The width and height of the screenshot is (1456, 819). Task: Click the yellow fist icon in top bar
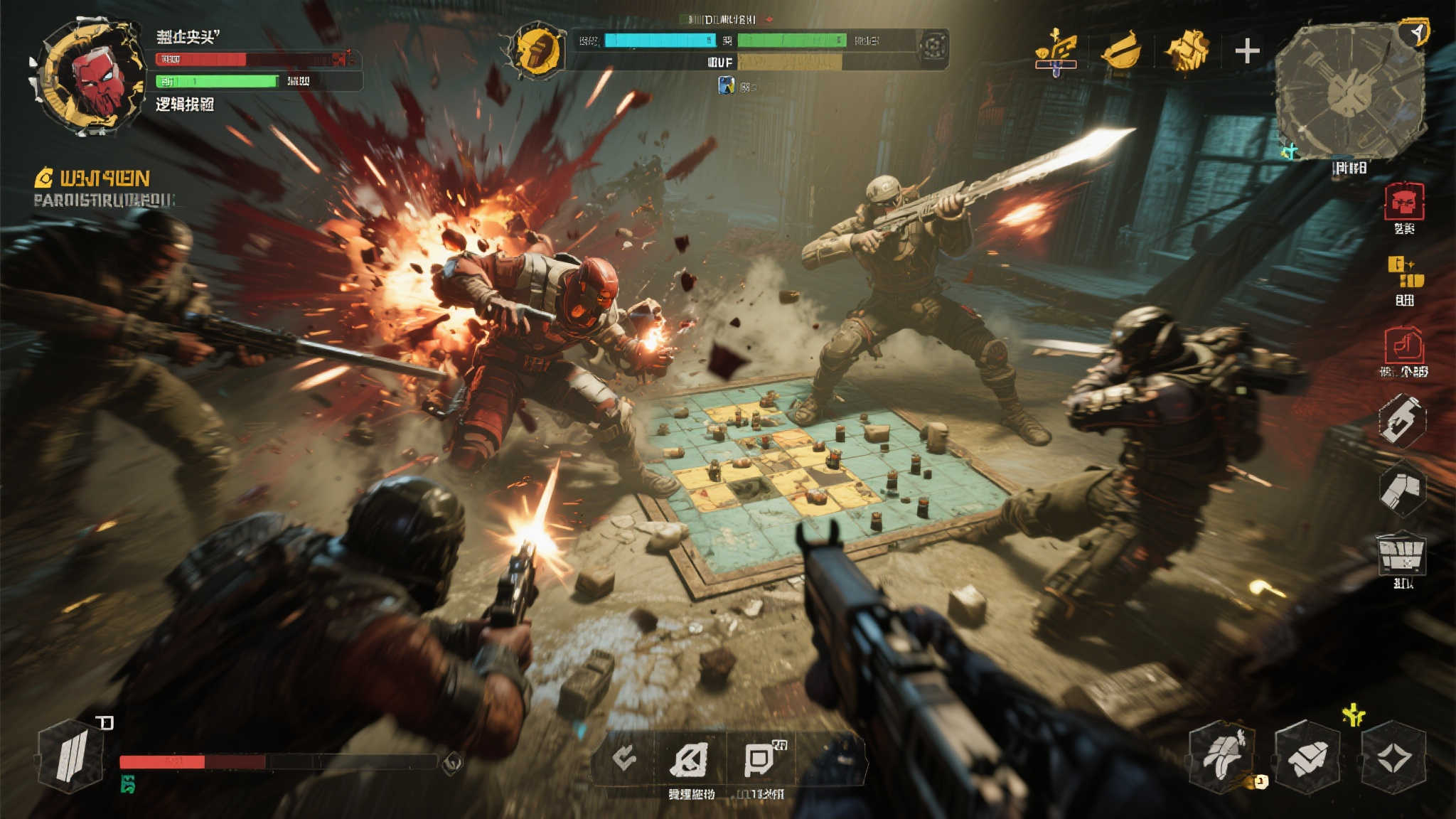1185,51
